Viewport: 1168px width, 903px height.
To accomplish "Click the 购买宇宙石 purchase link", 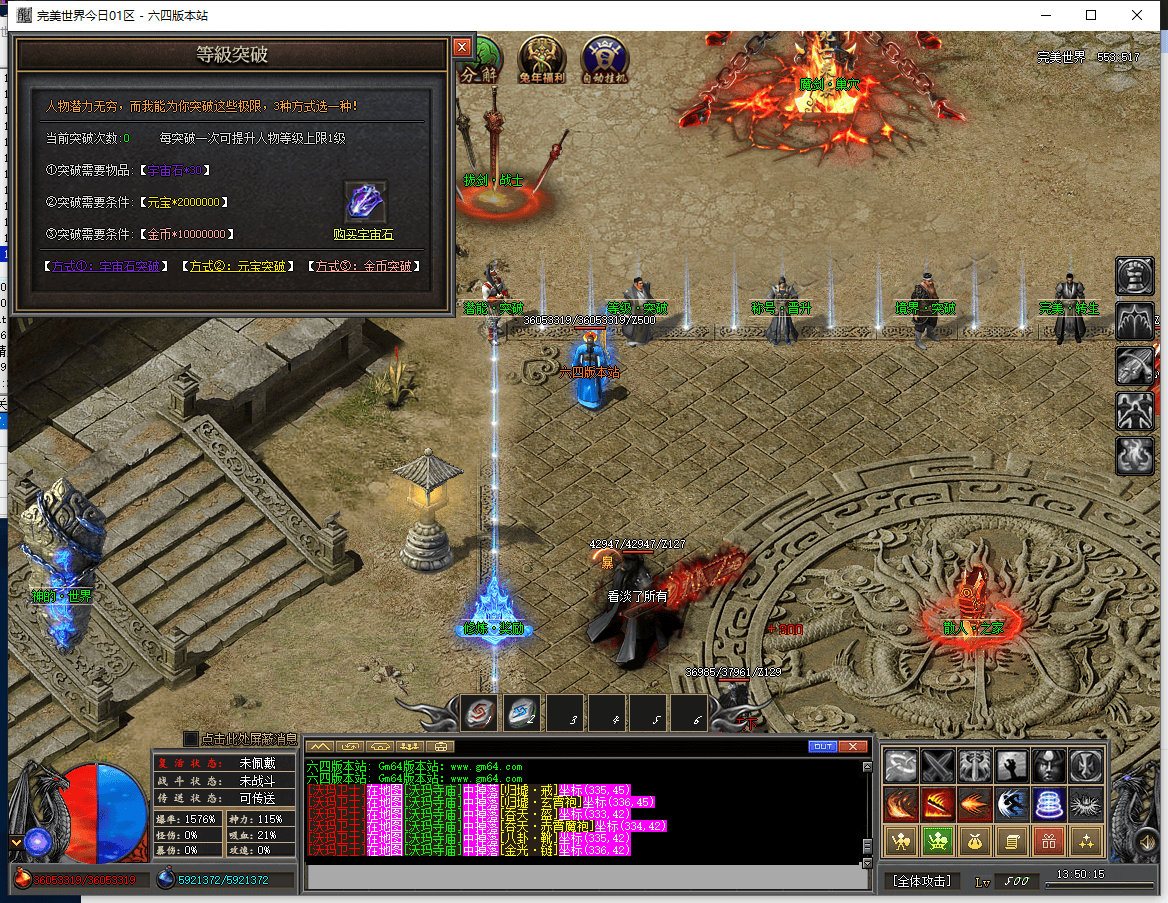I will coord(363,235).
